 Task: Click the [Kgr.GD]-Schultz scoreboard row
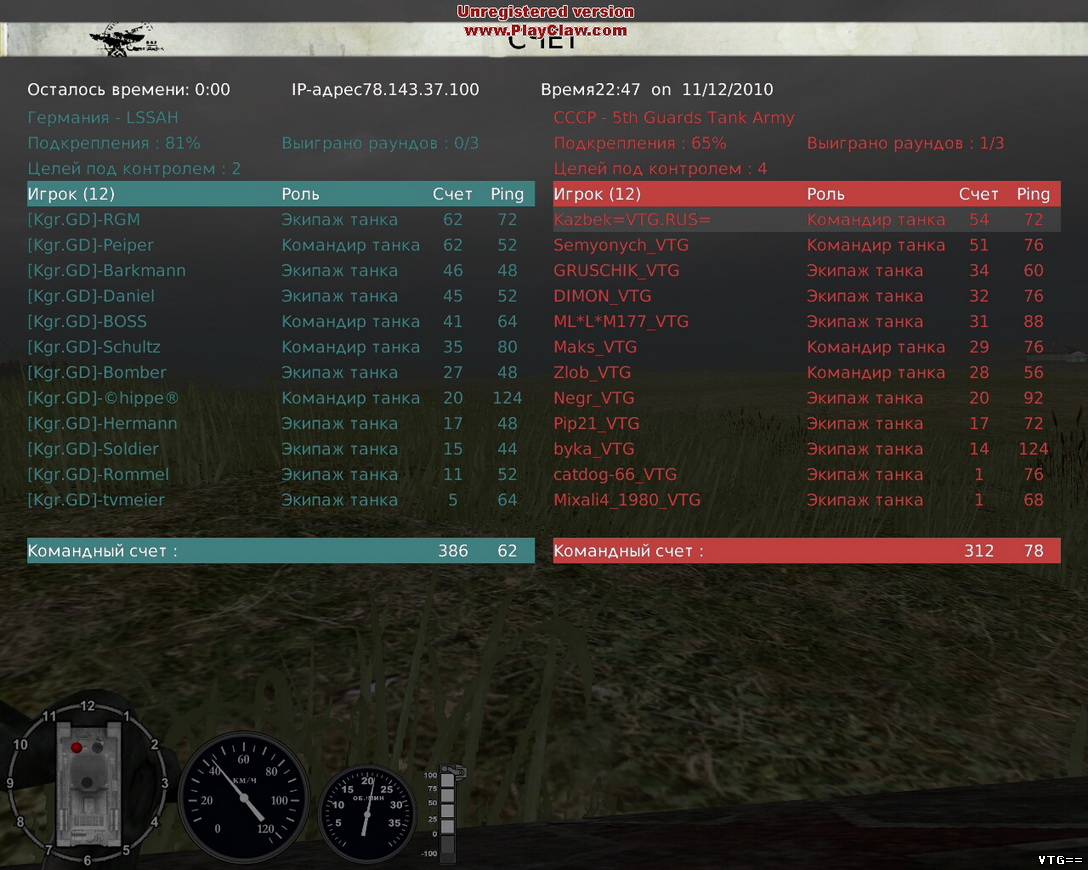tap(94, 347)
